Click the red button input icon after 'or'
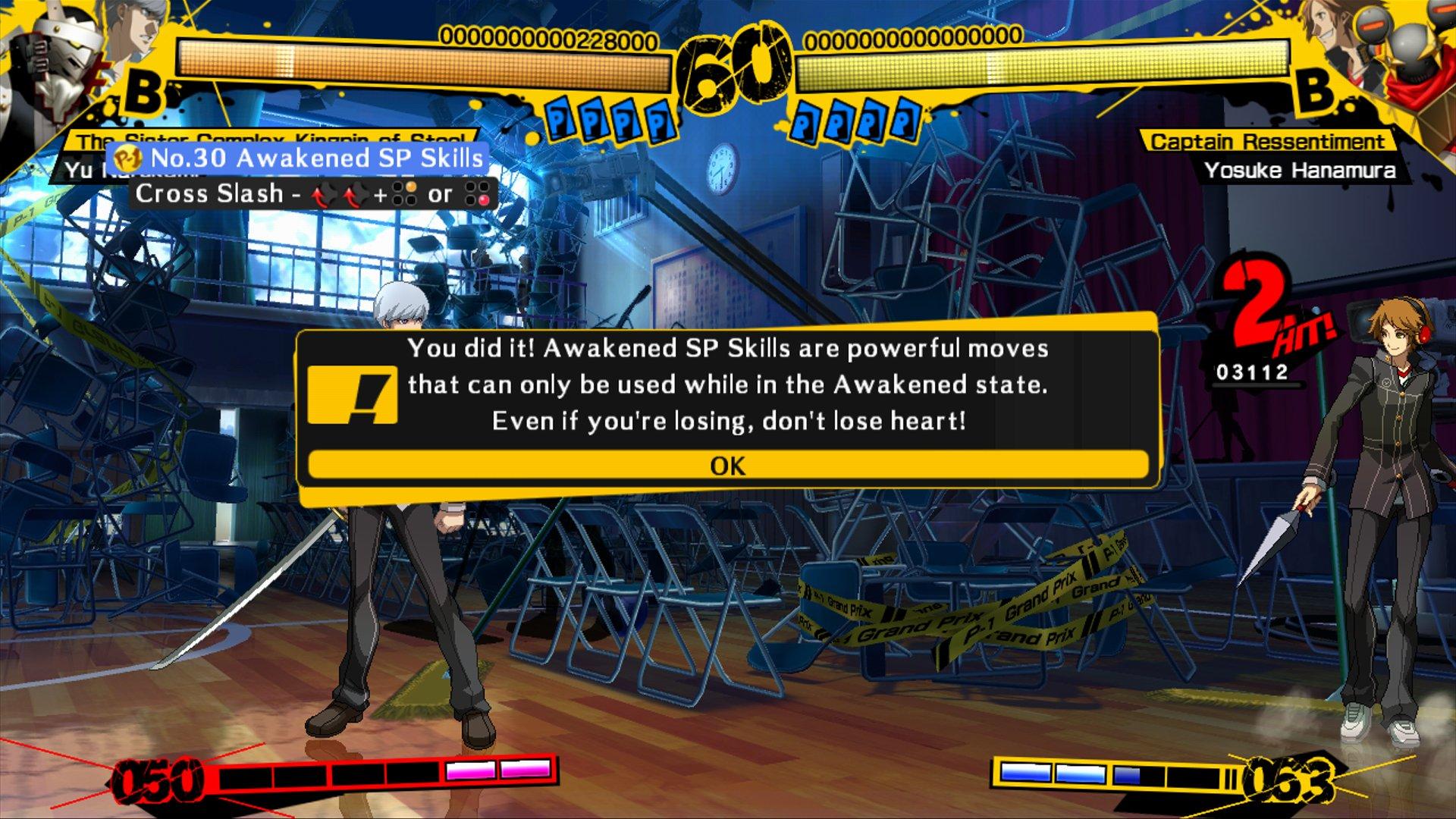The width and height of the screenshot is (1456, 819). pyautogui.click(x=479, y=195)
